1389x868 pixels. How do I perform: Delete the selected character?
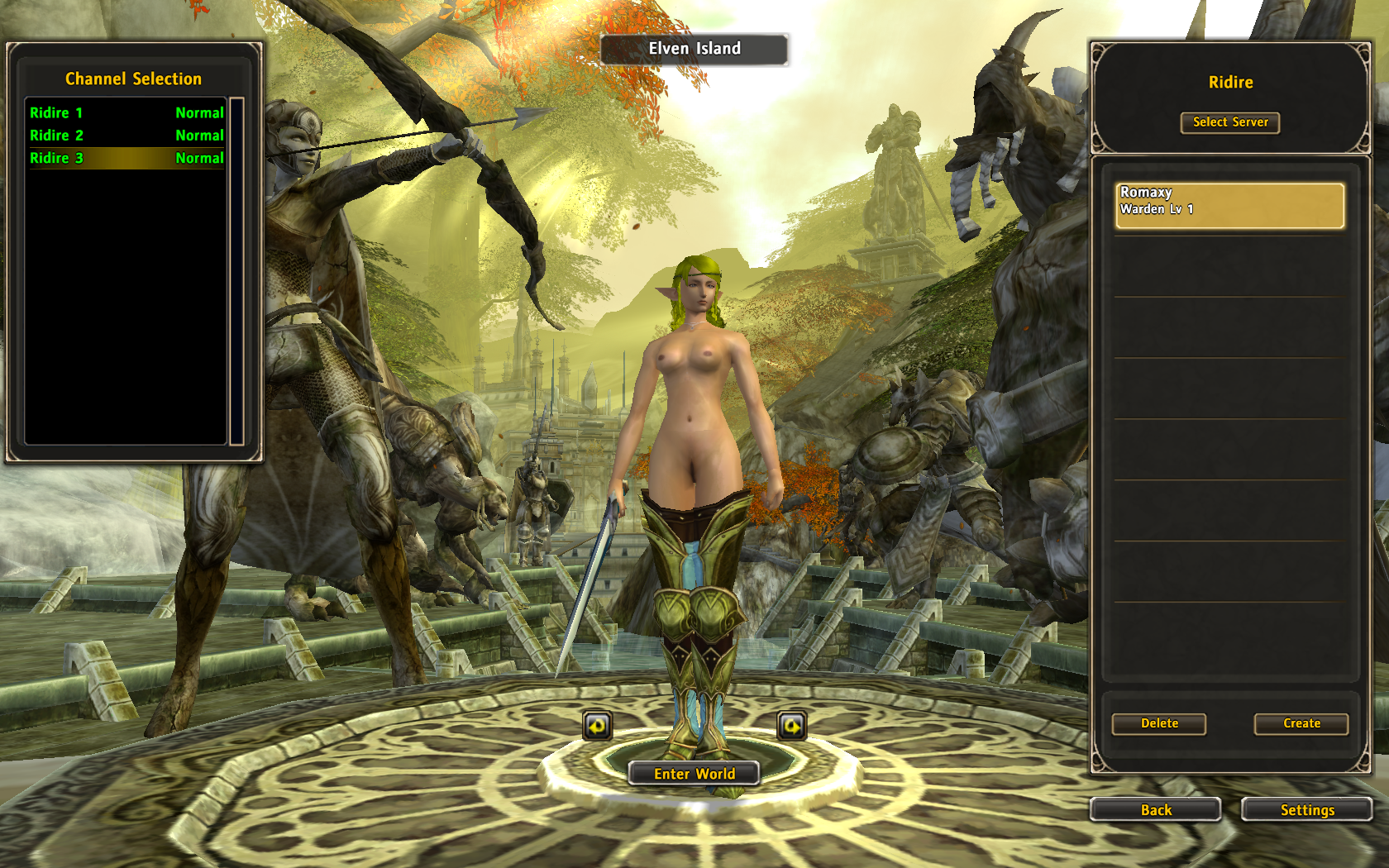(1158, 723)
